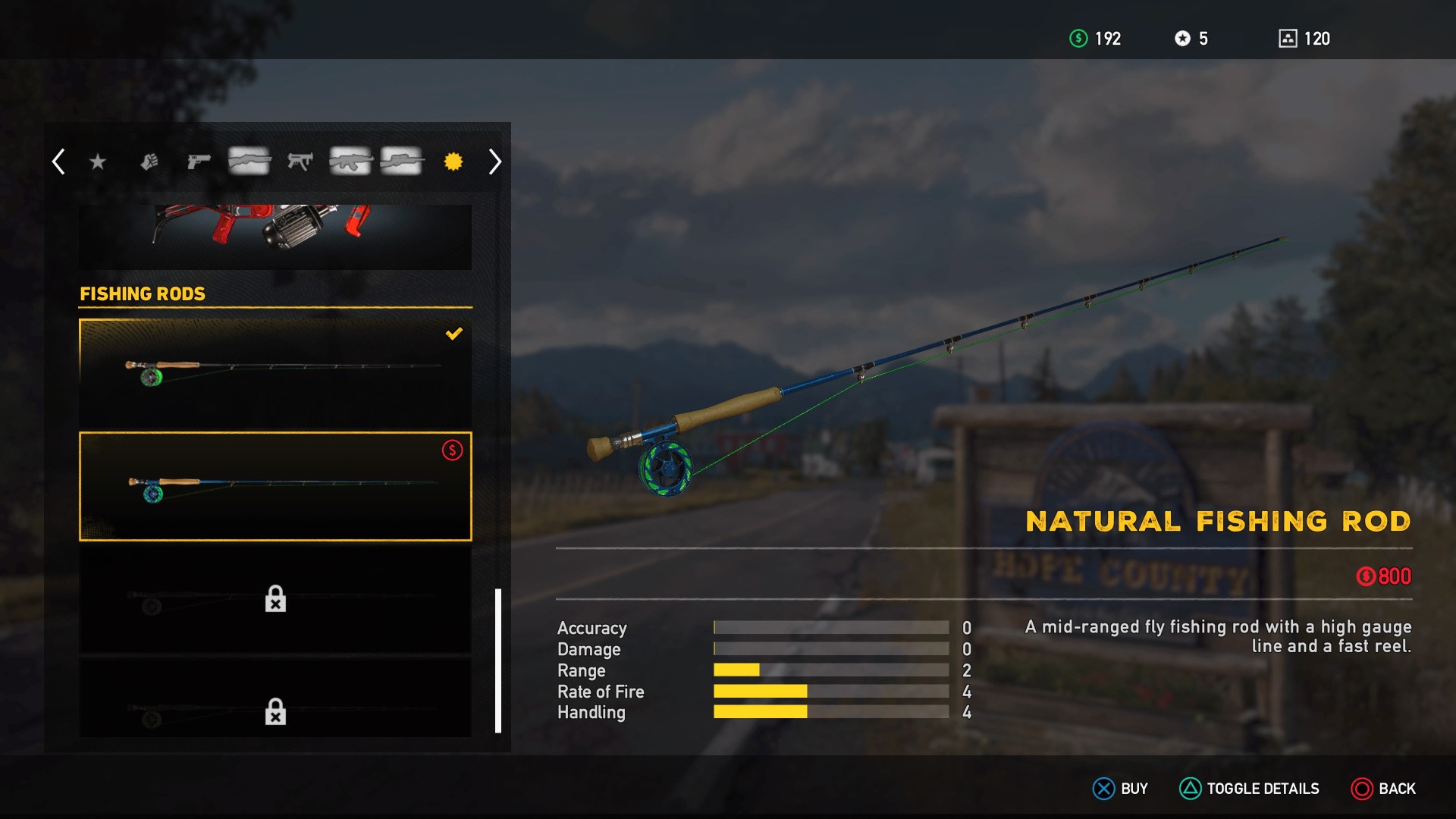The height and width of the screenshot is (819, 1456).
Task: Open the handguns category icon
Action: tap(198, 162)
